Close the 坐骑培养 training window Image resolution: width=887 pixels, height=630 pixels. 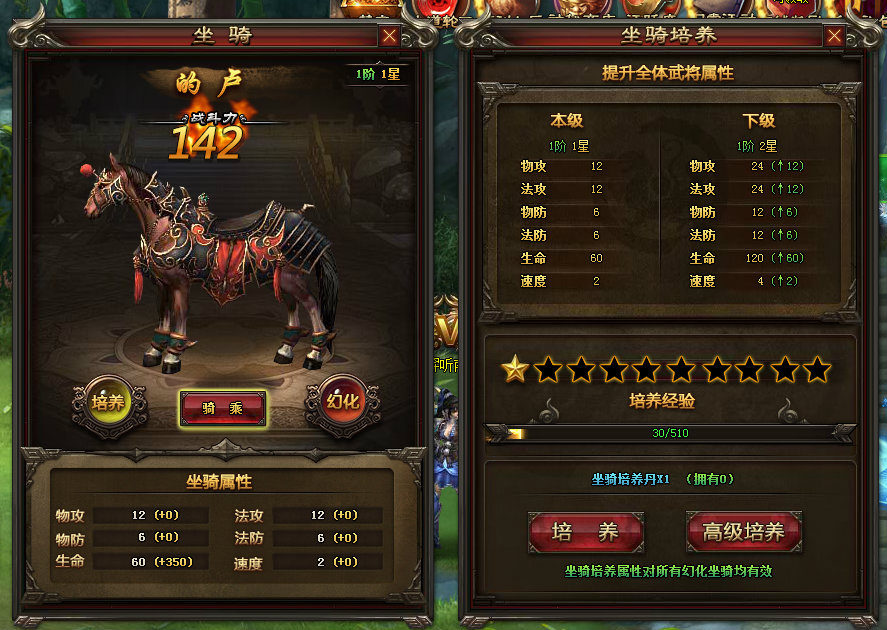point(834,37)
